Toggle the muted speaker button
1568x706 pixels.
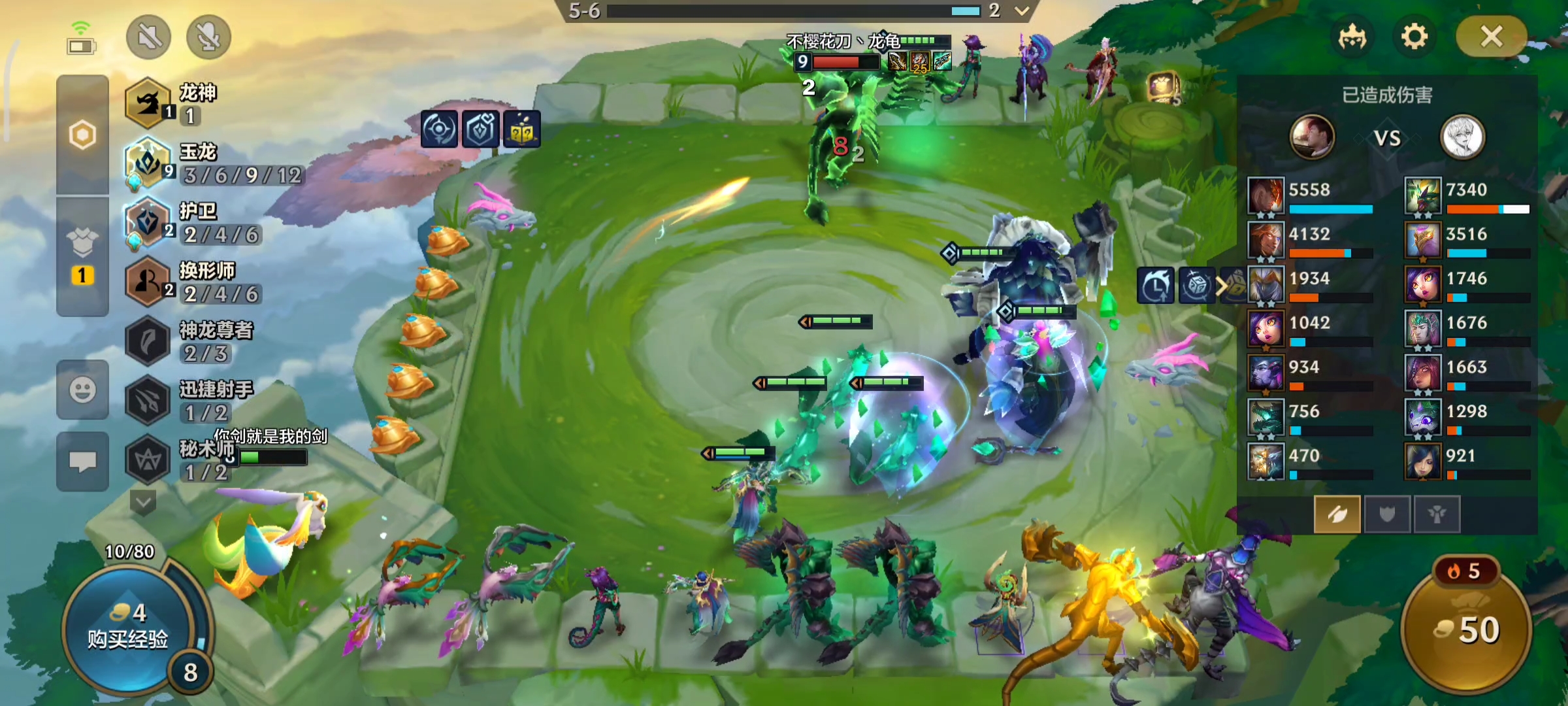[149, 37]
